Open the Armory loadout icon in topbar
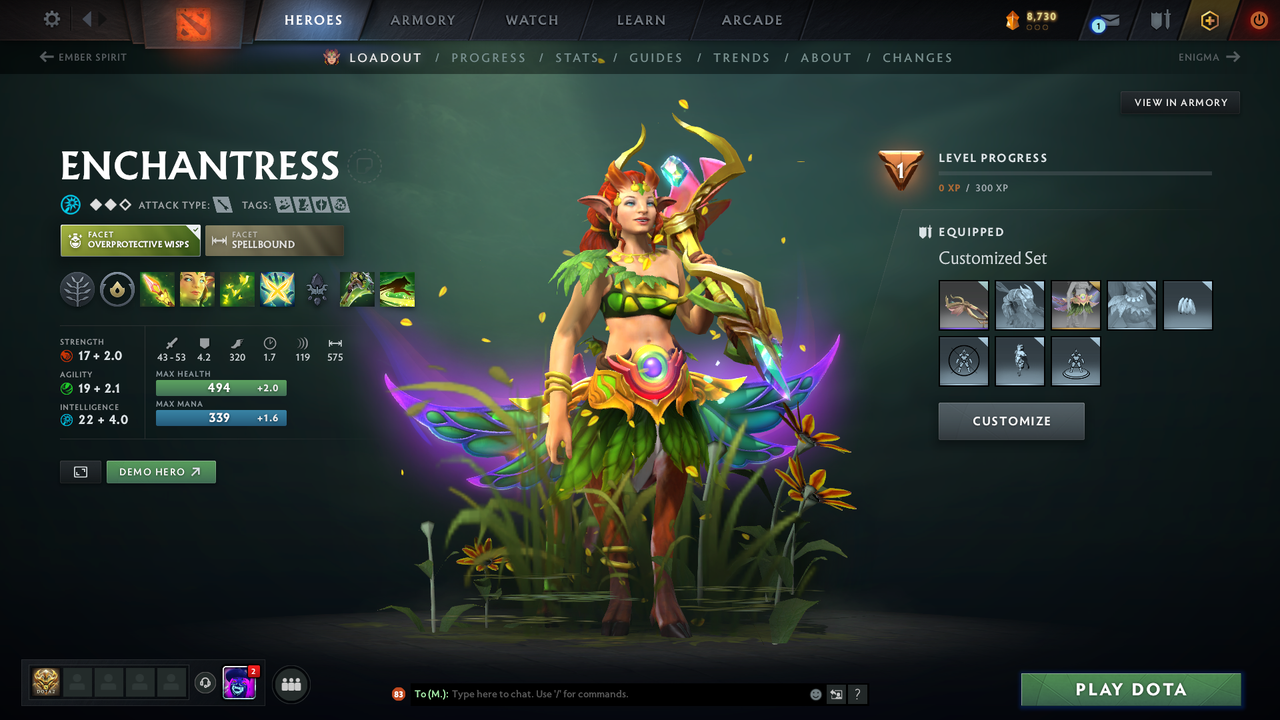This screenshot has height=720, width=1280. pyautogui.click(x=1158, y=20)
